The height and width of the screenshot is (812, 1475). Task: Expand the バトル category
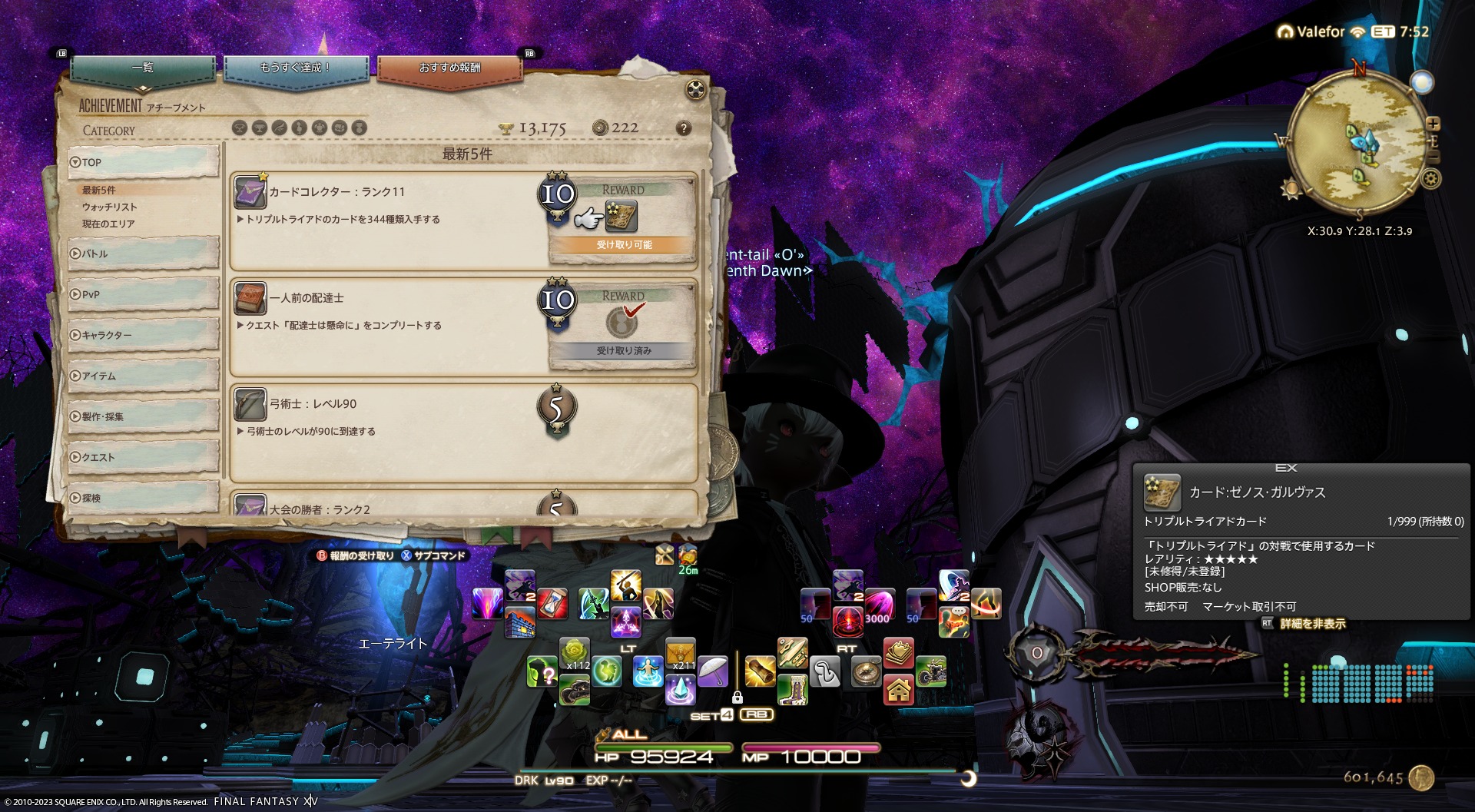[143, 254]
